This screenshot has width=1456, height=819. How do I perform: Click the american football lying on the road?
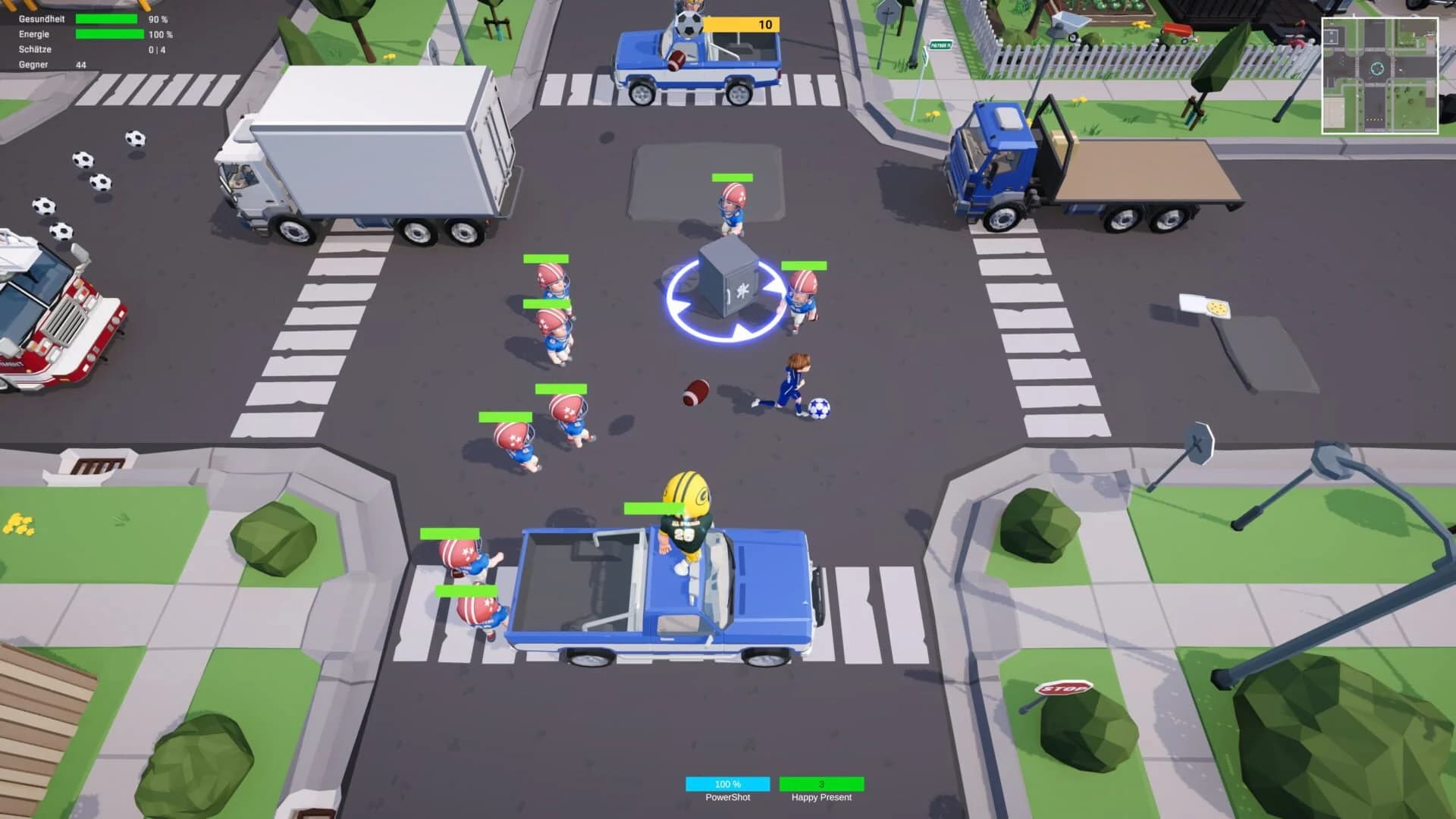pyautogui.click(x=695, y=391)
